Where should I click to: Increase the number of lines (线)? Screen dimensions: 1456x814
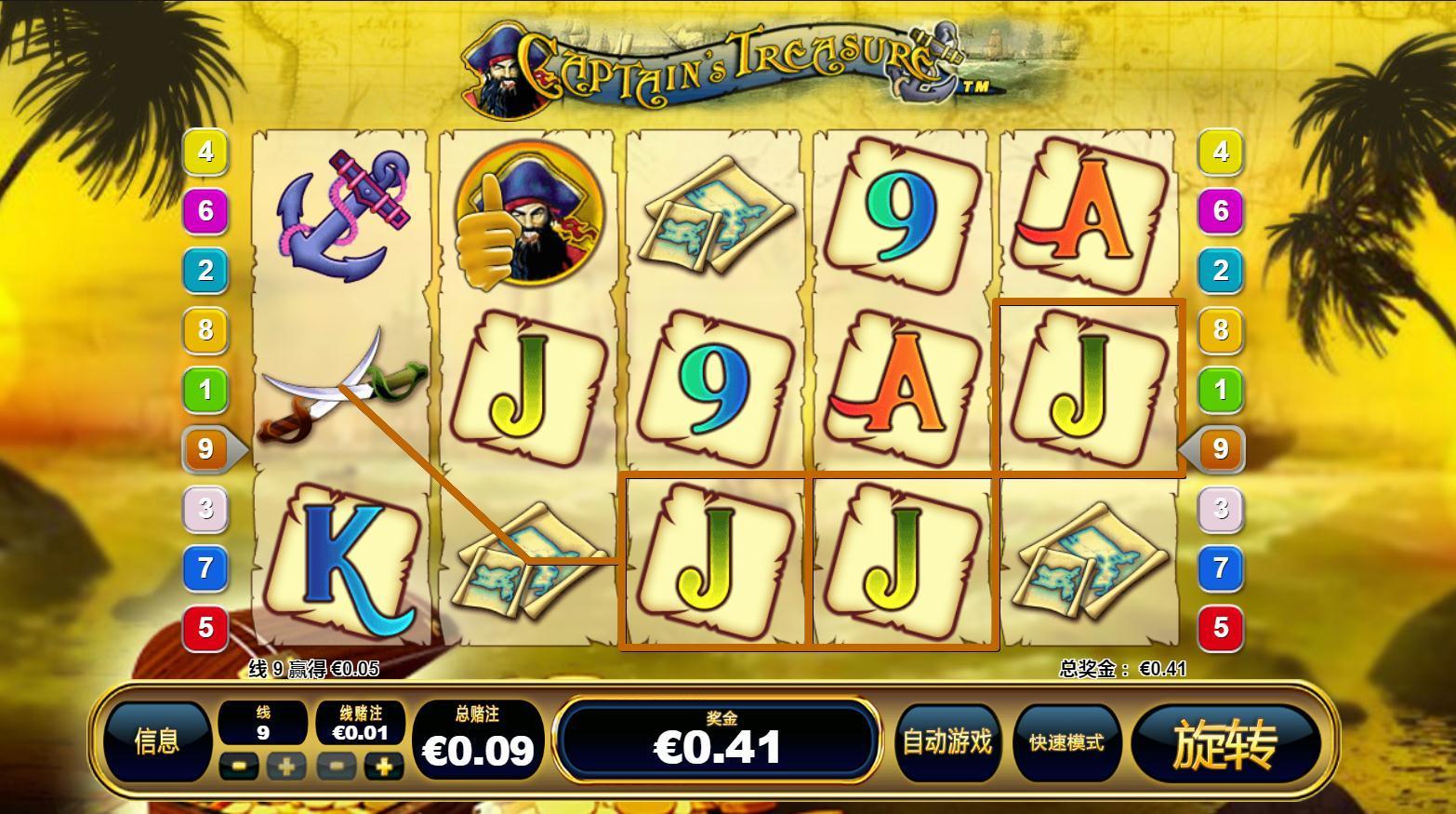[x=285, y=767]
